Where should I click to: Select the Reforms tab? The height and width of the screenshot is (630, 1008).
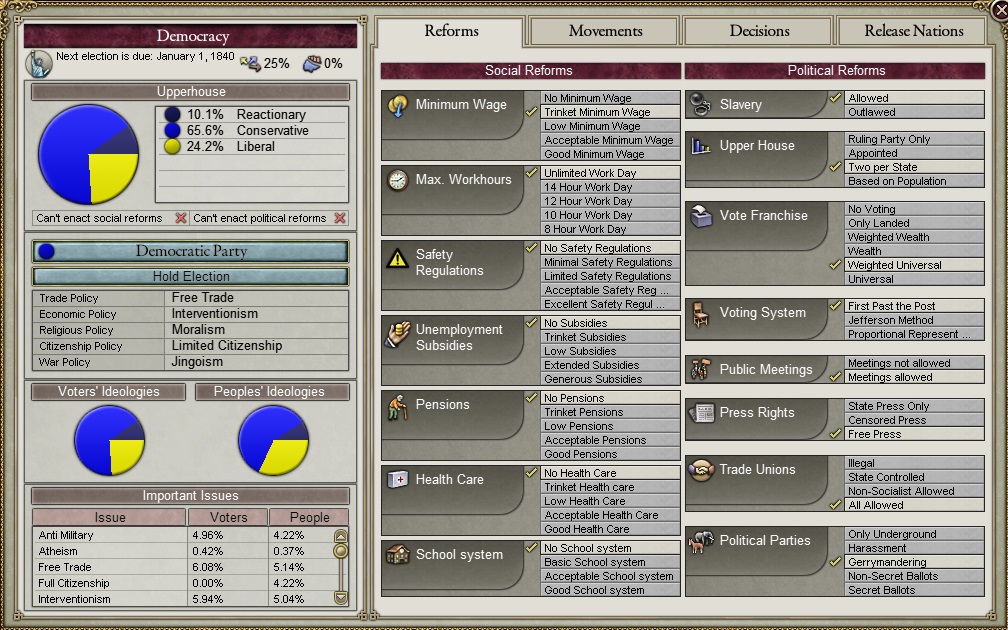[451, 31]
